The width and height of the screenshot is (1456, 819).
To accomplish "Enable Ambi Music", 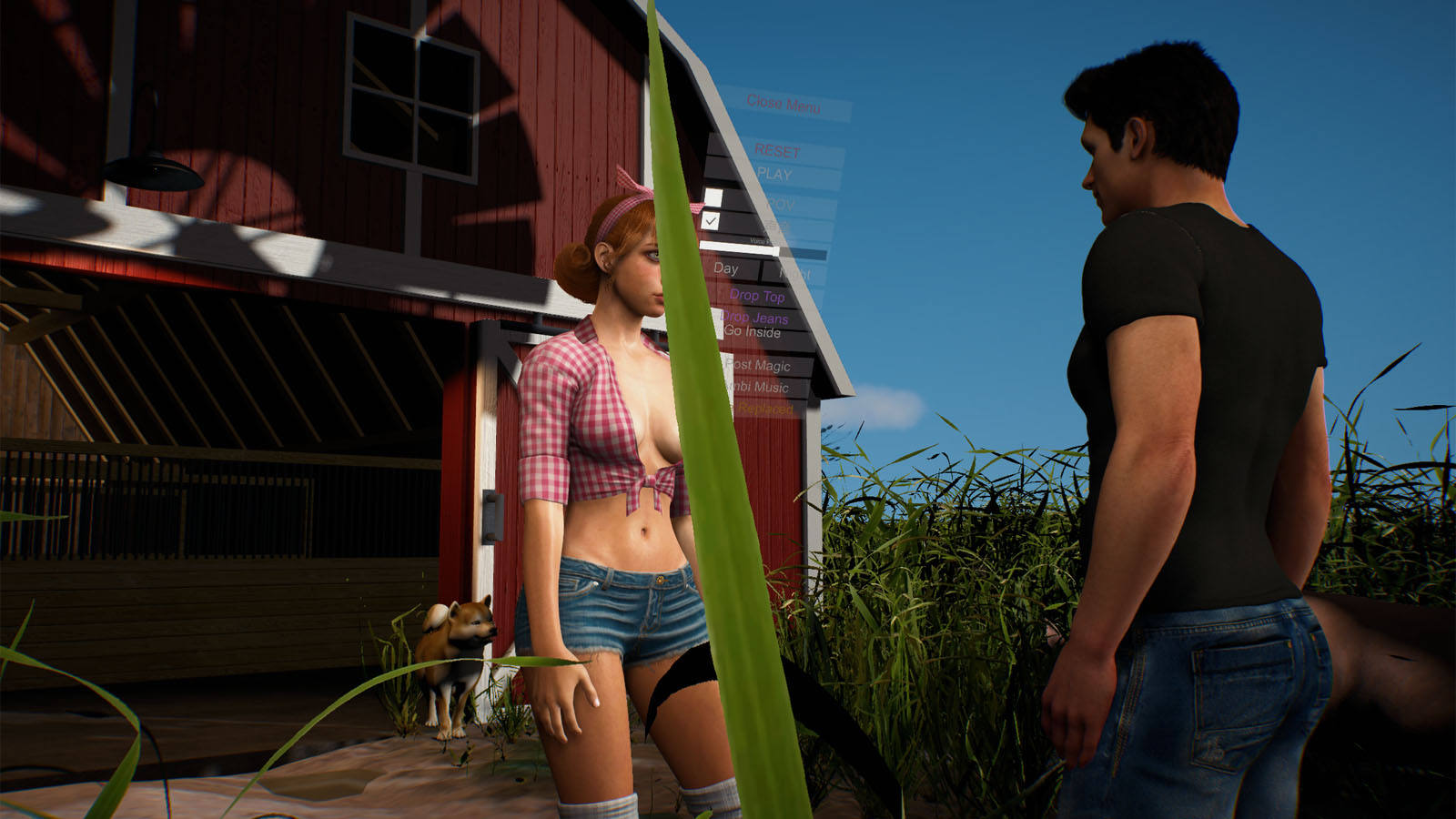I will click(x=757, y=387).
